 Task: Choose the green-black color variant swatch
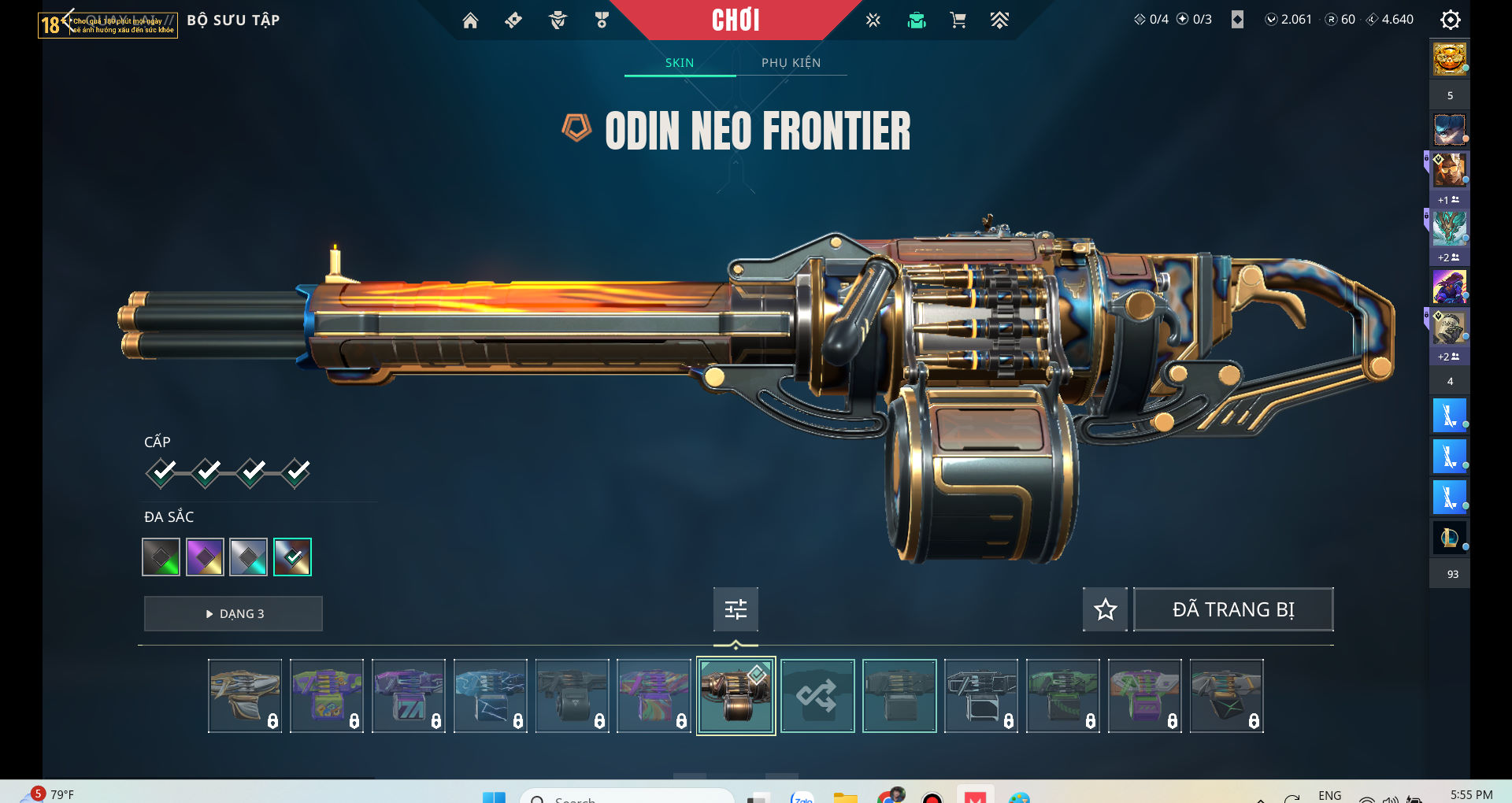pos(161,557)
